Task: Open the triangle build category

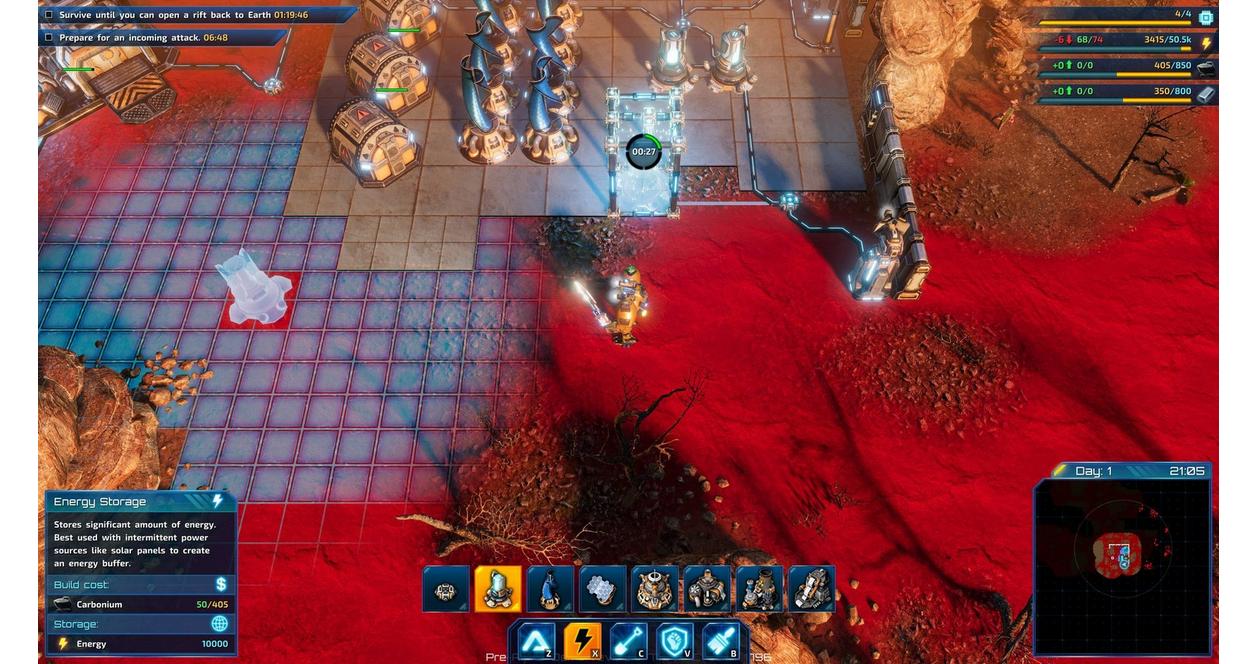Action: (x=536, y=641)
